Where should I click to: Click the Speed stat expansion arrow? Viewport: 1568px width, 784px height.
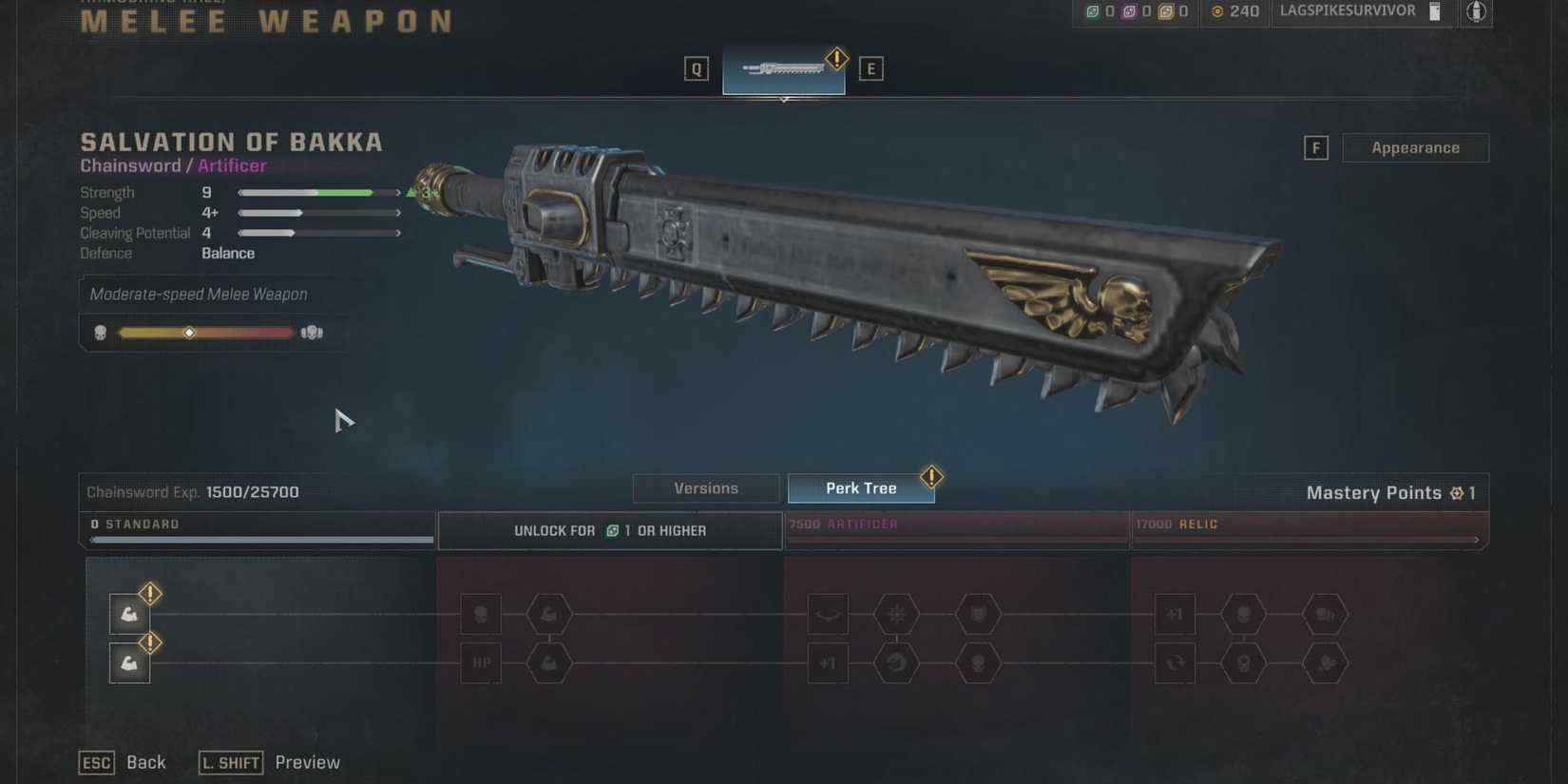[398, 212]
